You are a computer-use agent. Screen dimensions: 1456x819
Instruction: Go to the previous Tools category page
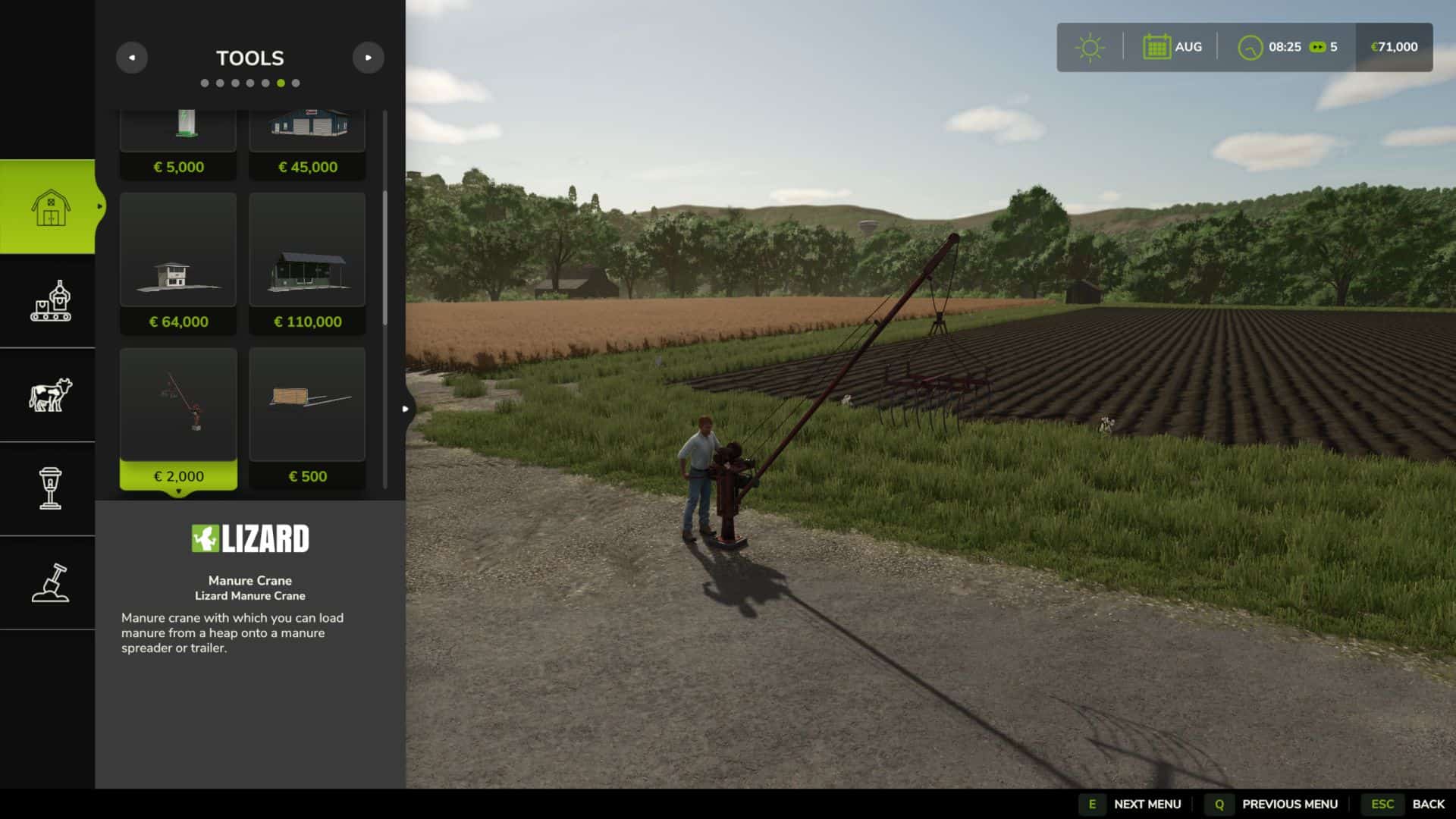click(x=132, y=58)
